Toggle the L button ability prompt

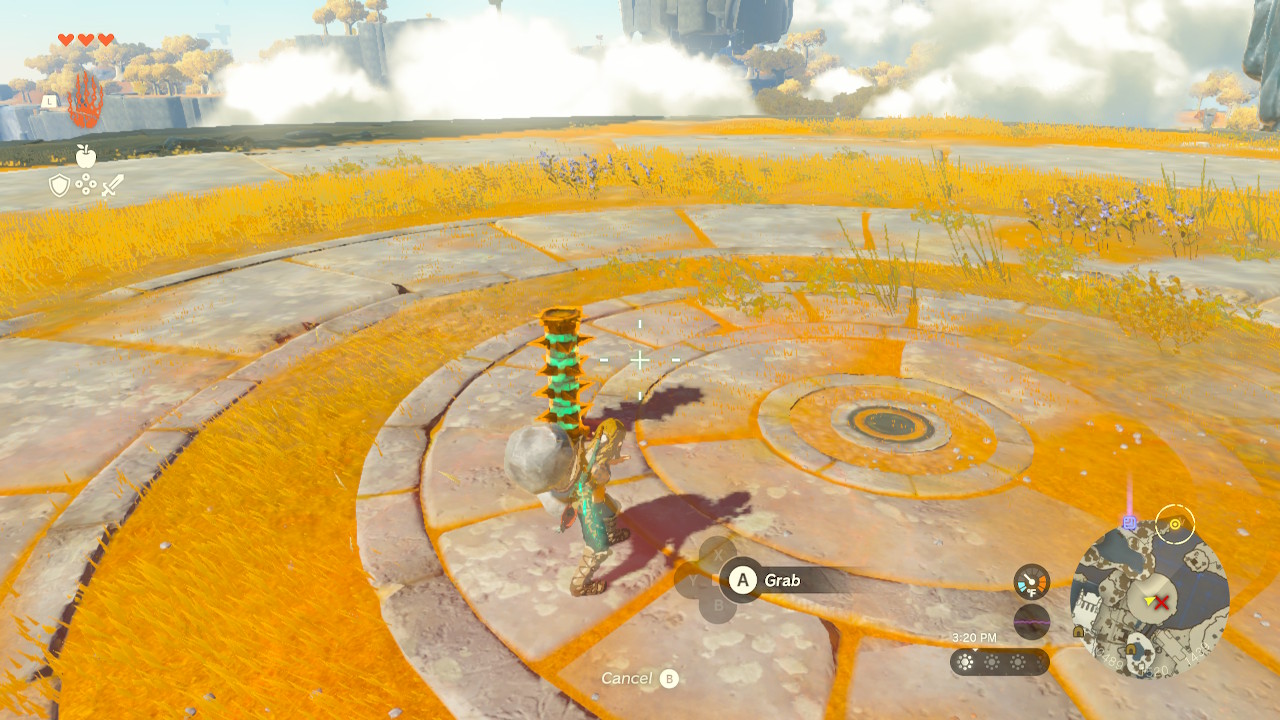pos(48,102)
